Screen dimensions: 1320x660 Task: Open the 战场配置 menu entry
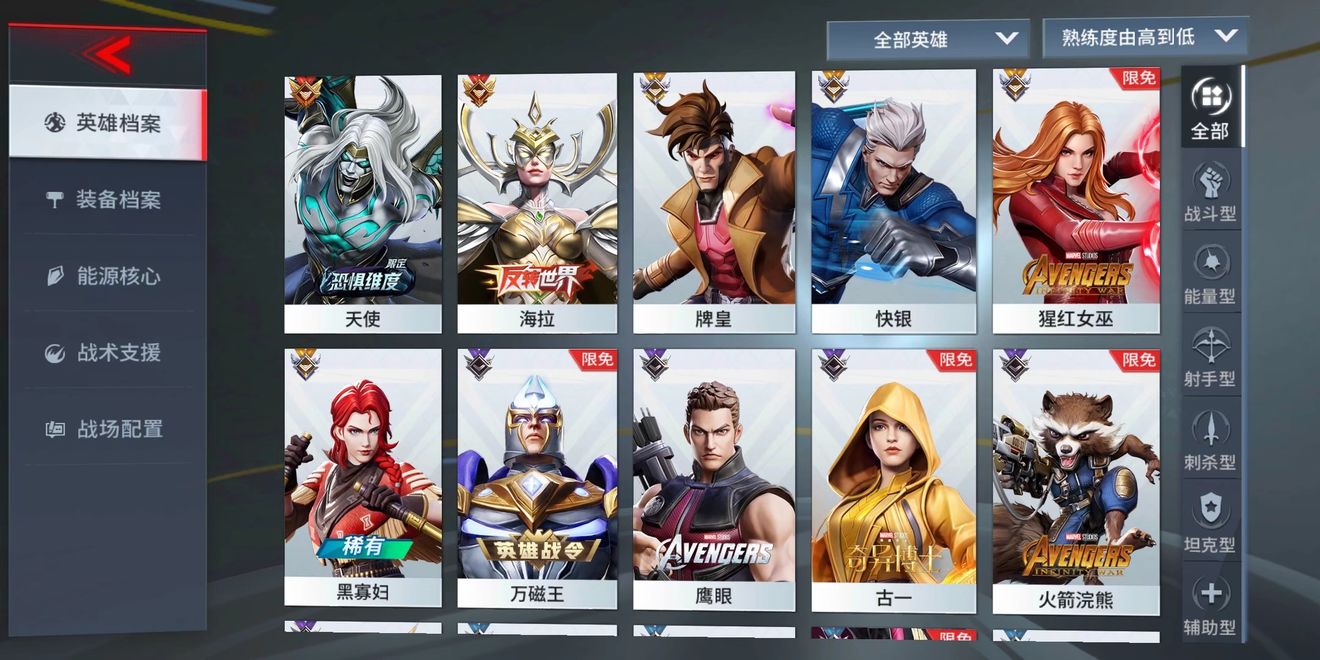point(107,429)
